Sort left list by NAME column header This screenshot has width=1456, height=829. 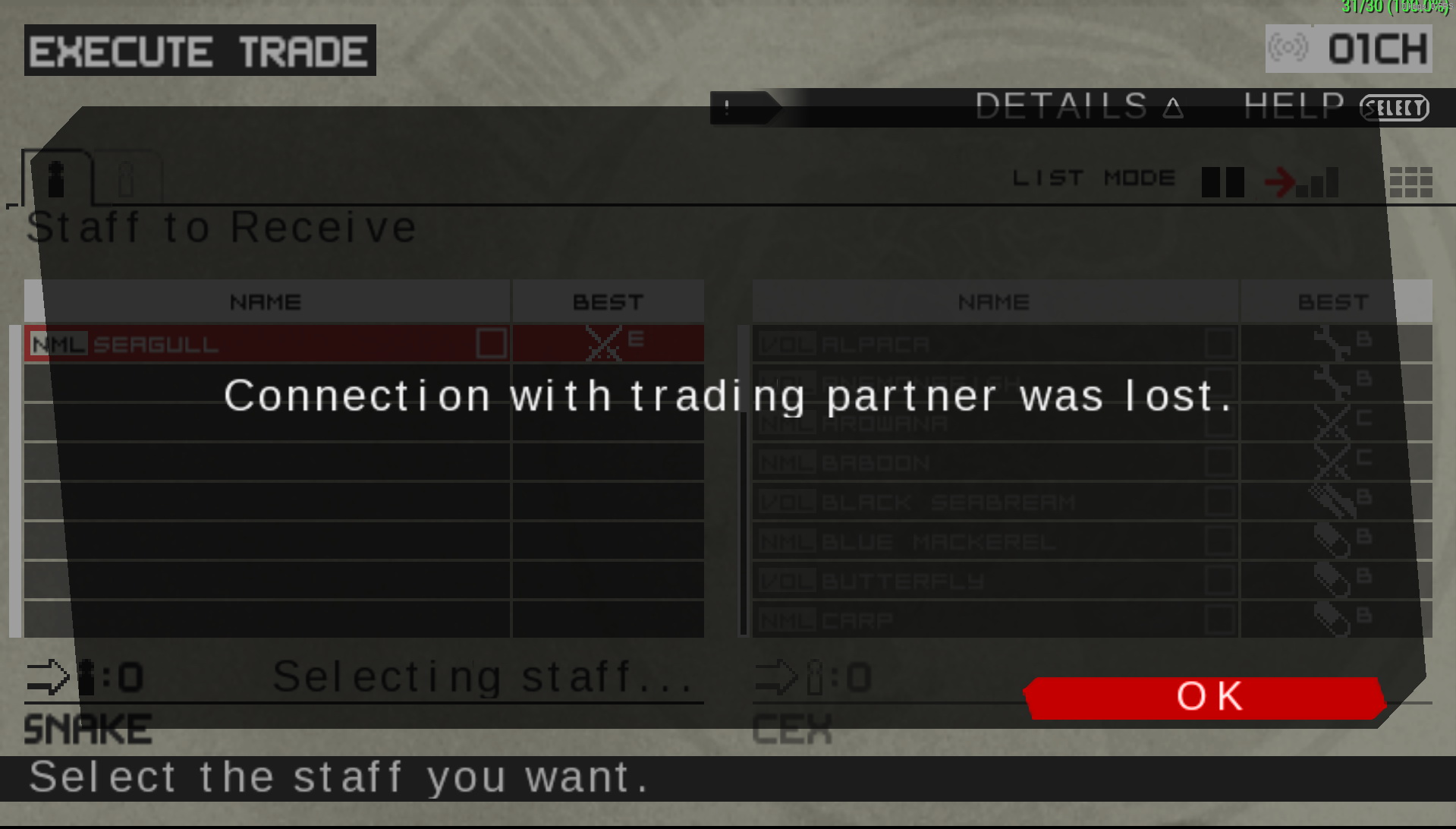(266, 302)
